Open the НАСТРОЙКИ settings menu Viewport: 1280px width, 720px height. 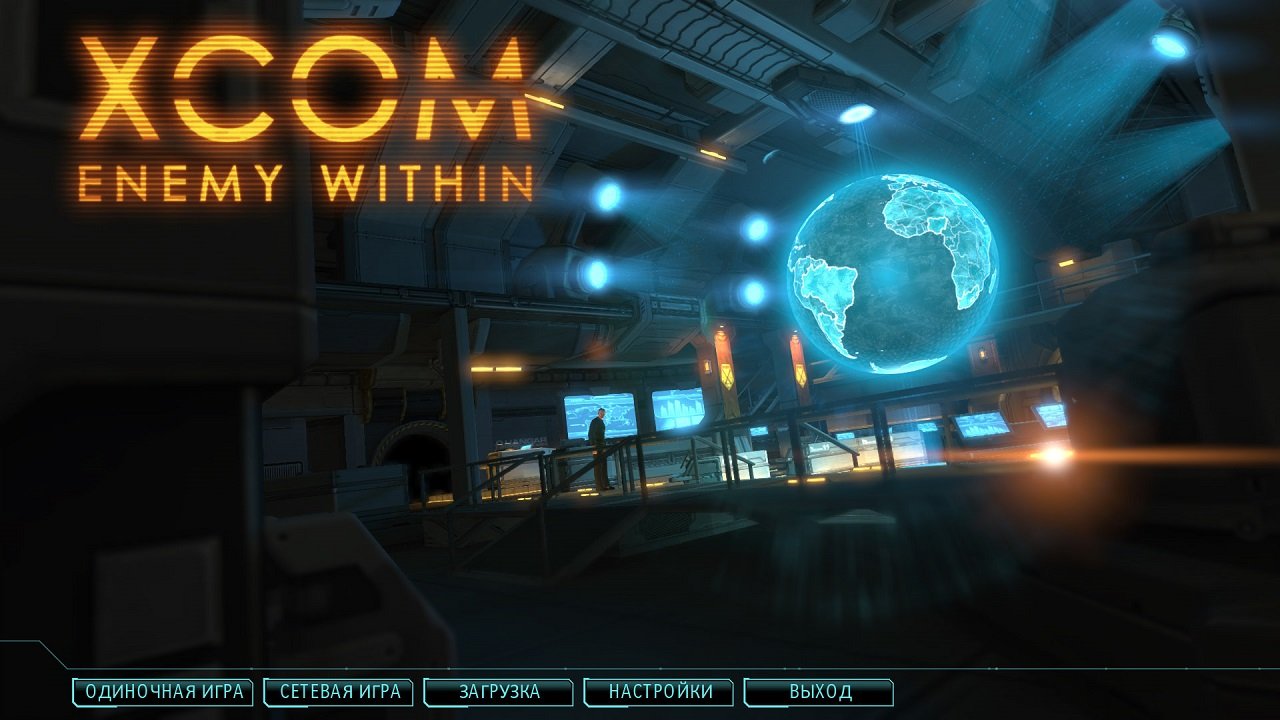[x=660, y=690]
